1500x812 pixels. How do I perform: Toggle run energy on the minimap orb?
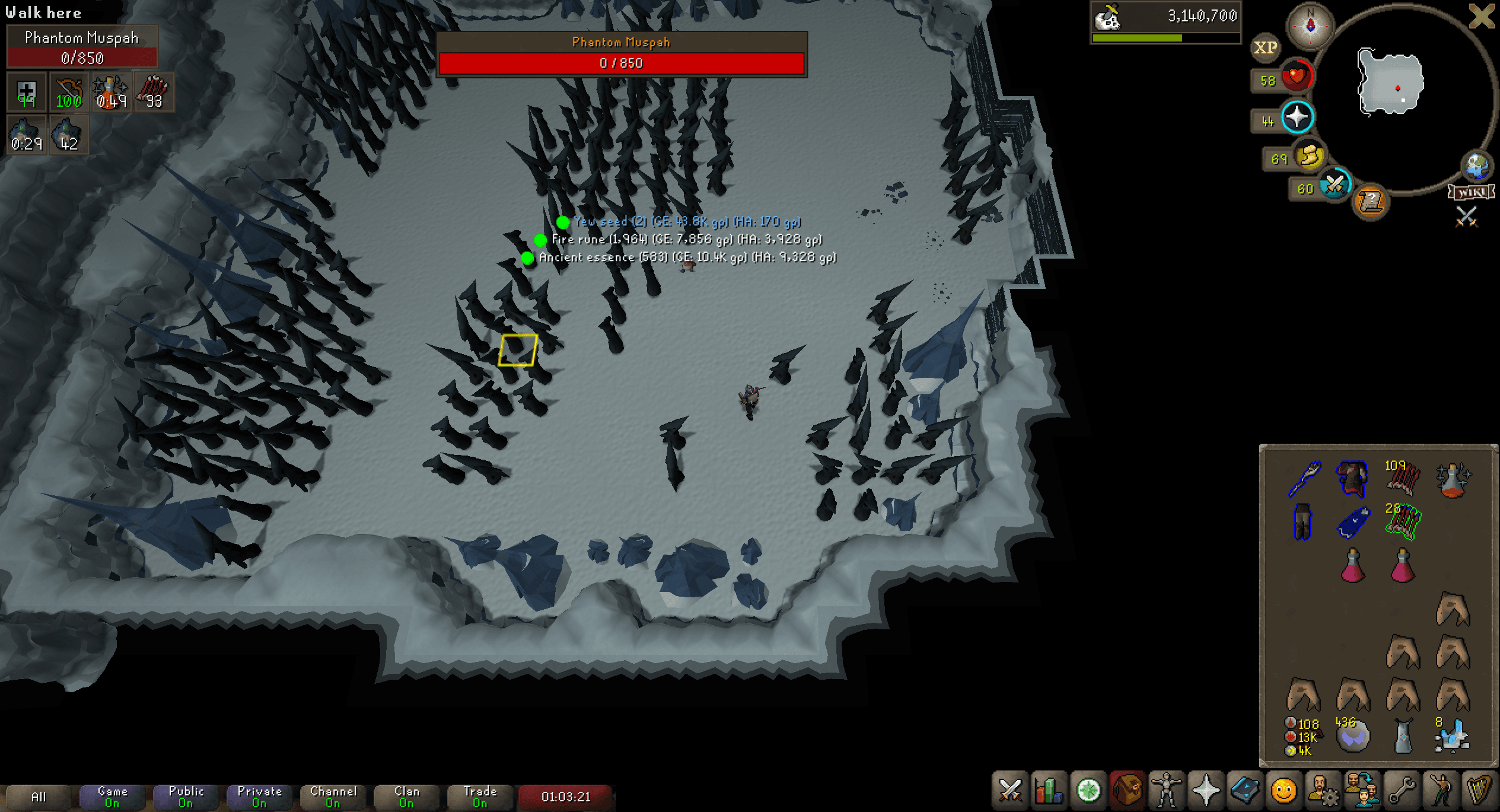tap(1309, 156)
